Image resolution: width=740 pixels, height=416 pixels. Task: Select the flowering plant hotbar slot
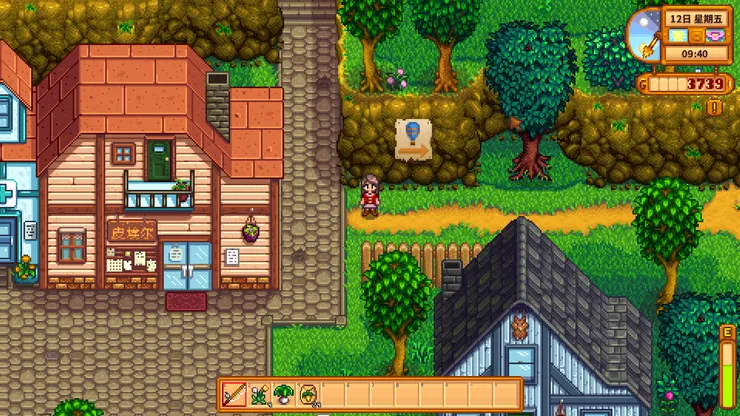coord(259,394)
